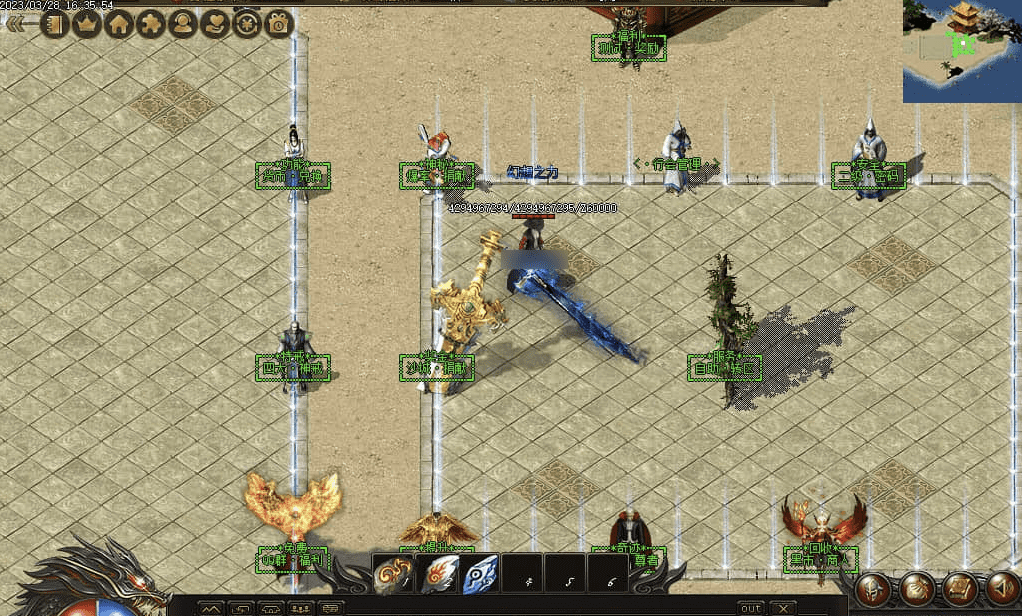Use the blue-white stone in the third hotbar slot
This screenshot has height=616, width=1022.
(480, 574)
